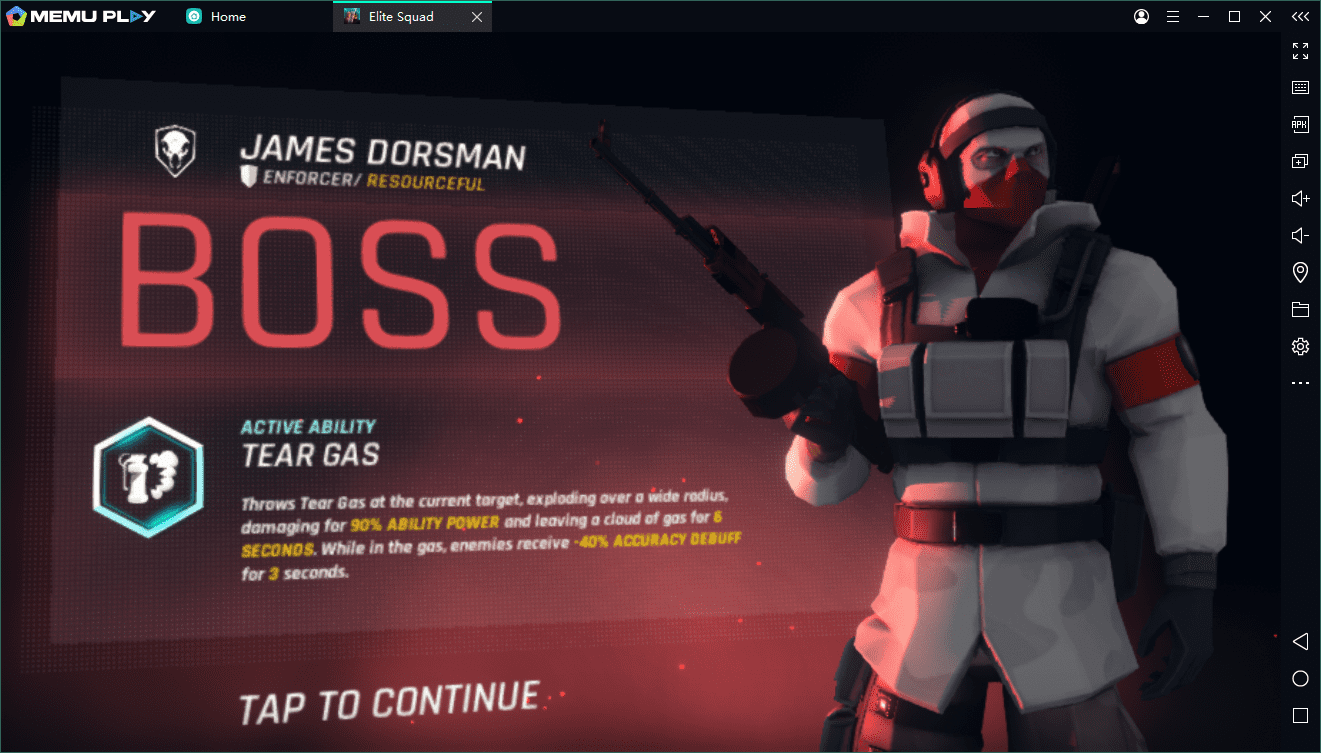Open the shared folder tool
1321x753 pixels.
pos(1300,310)
